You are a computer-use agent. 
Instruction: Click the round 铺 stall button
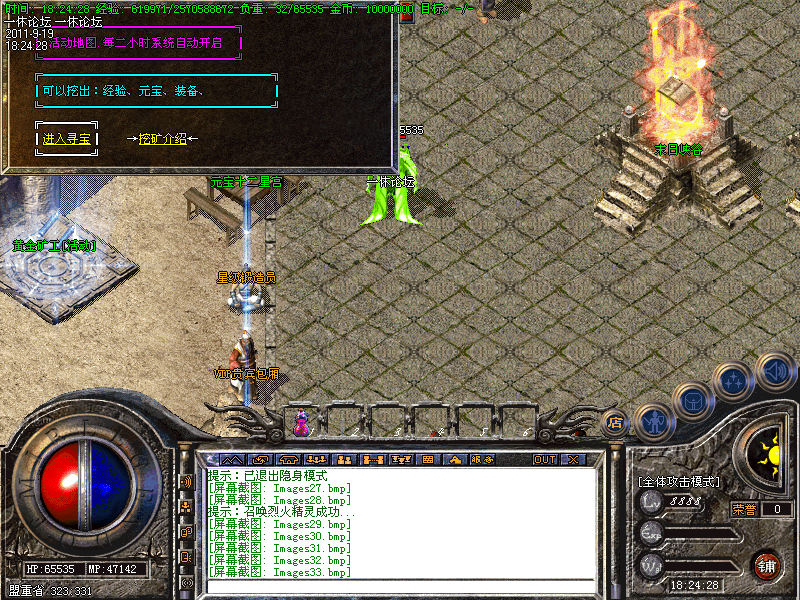point(768,566)
